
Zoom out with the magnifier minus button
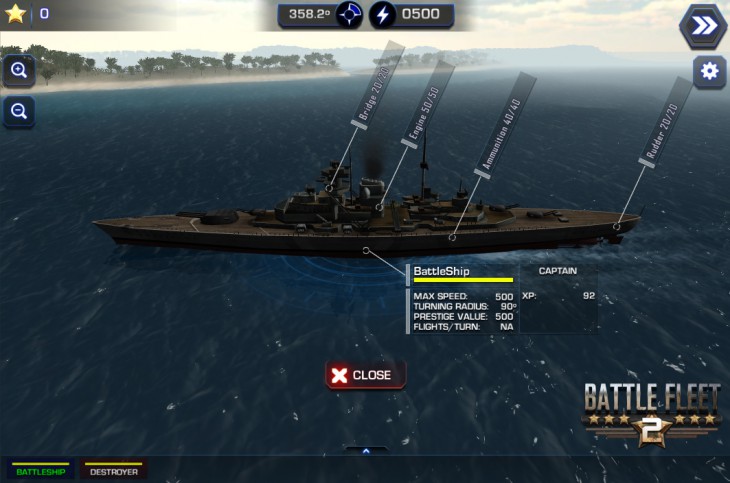[x=18, y=112]
